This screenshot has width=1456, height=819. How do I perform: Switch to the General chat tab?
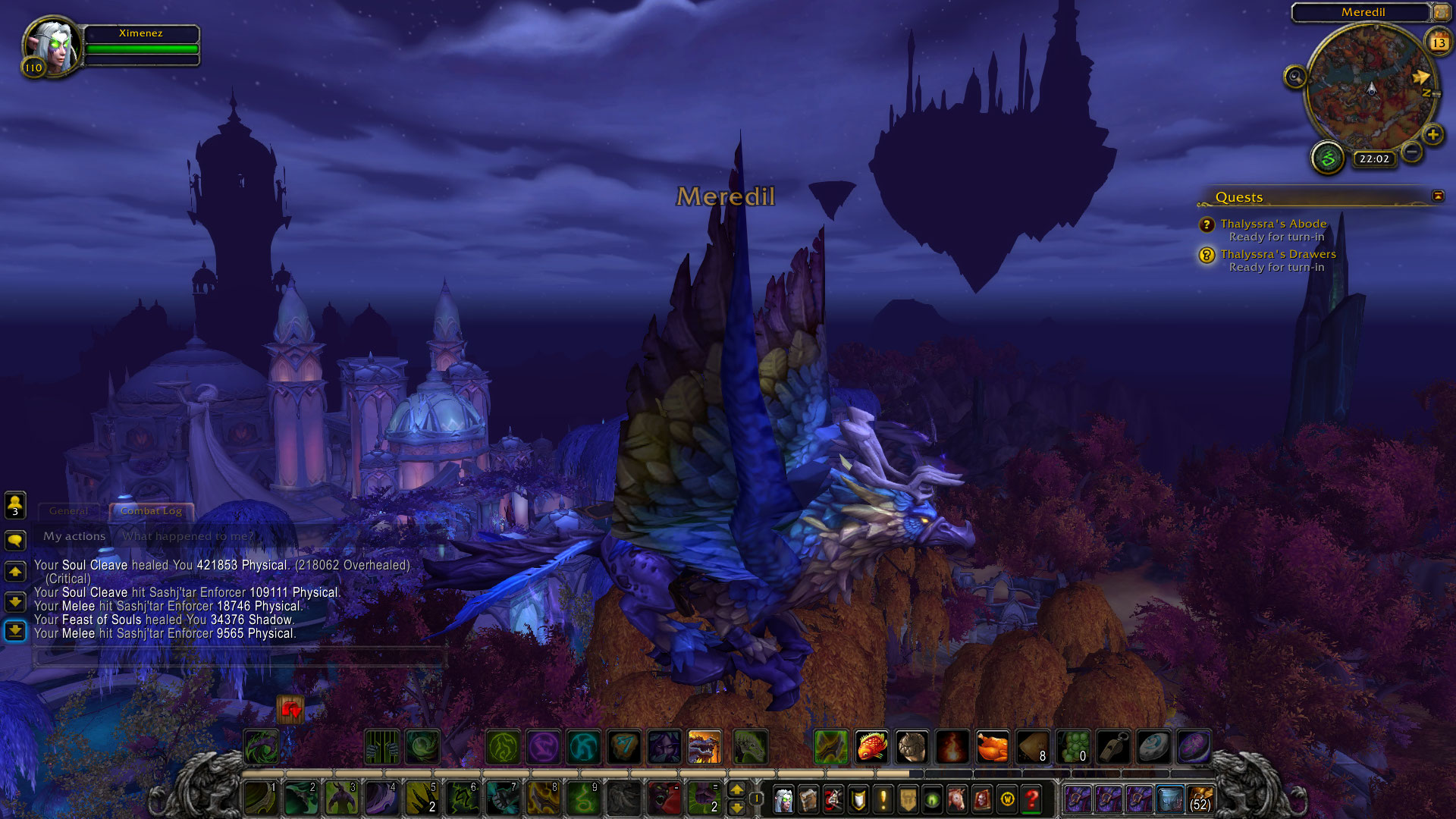point(68,511)
